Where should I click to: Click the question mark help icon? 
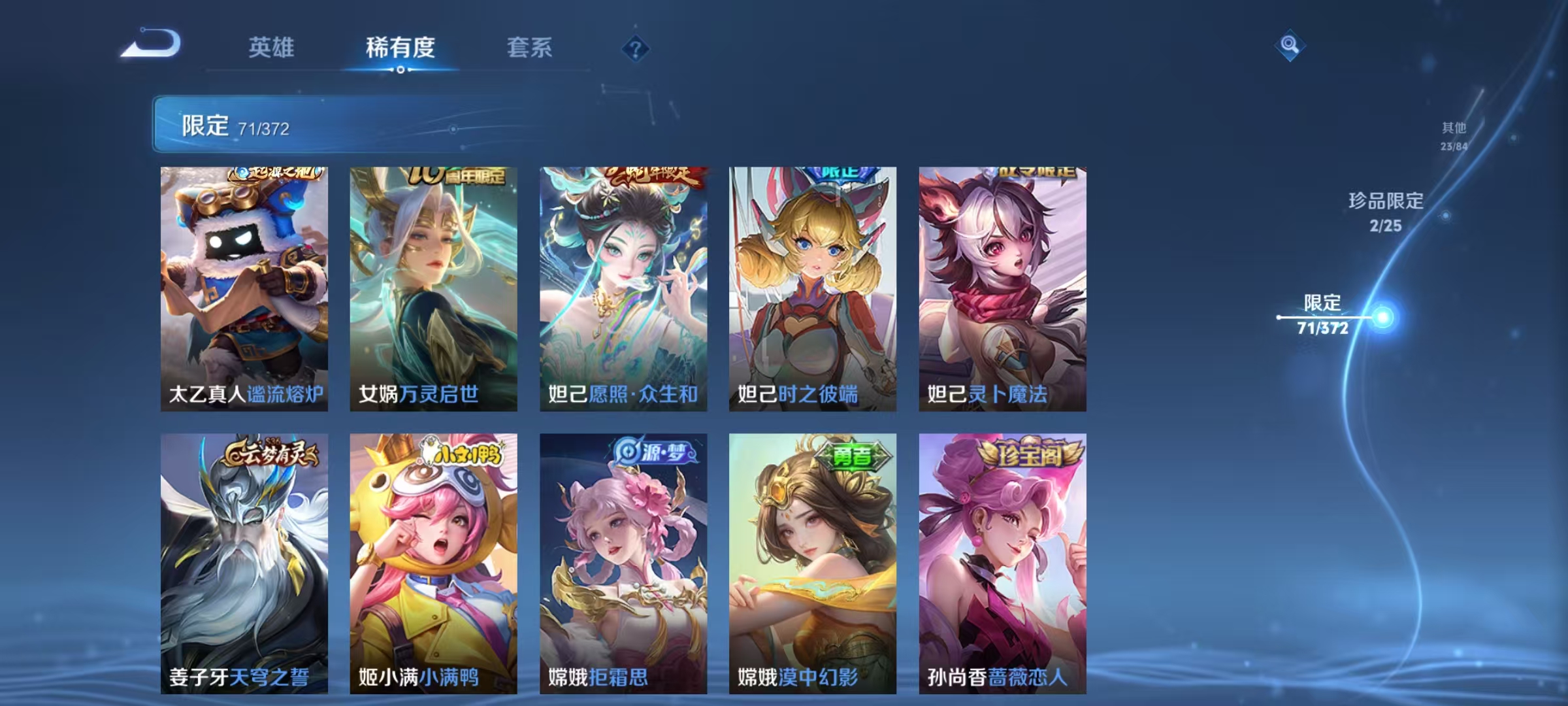click(x=637, y=48)
